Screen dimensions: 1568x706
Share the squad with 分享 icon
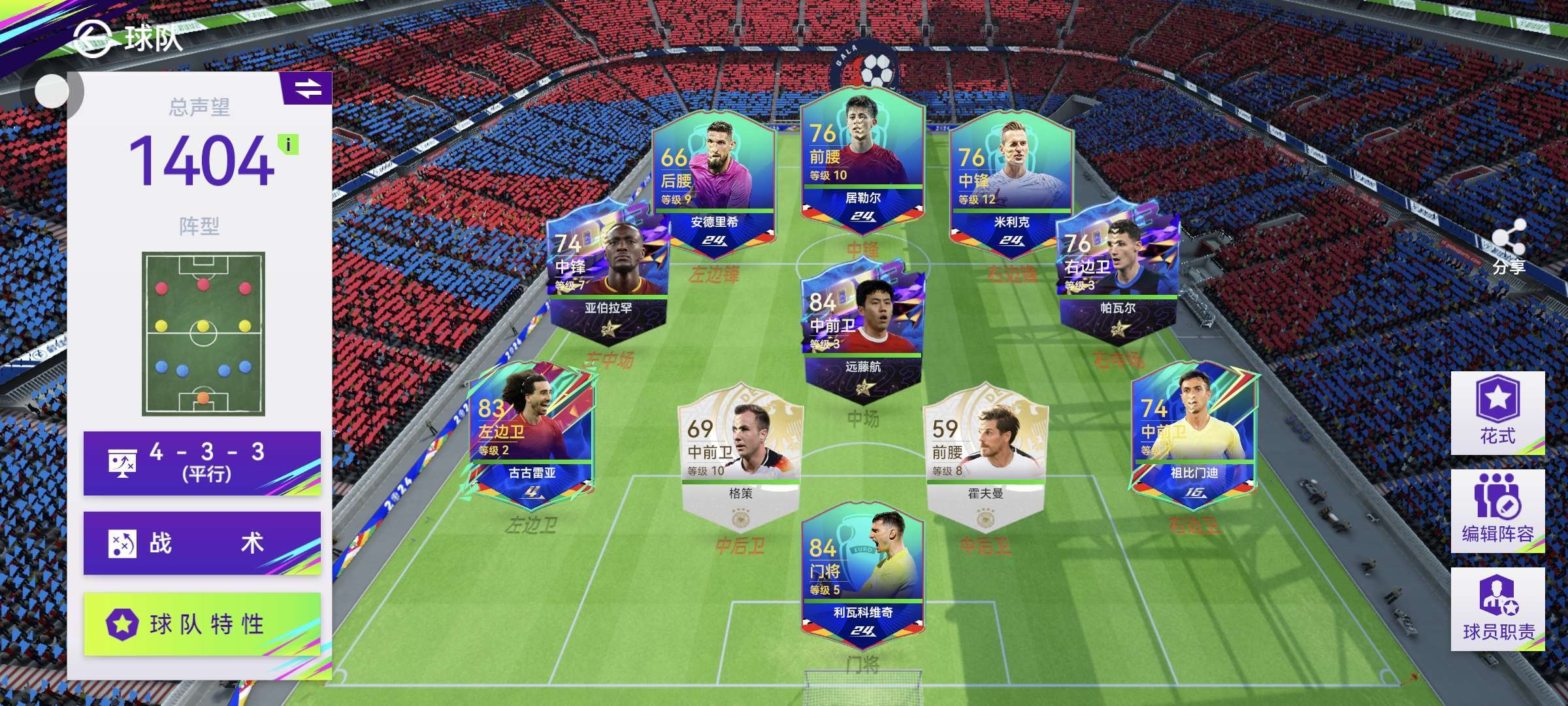coord(1509,245)
